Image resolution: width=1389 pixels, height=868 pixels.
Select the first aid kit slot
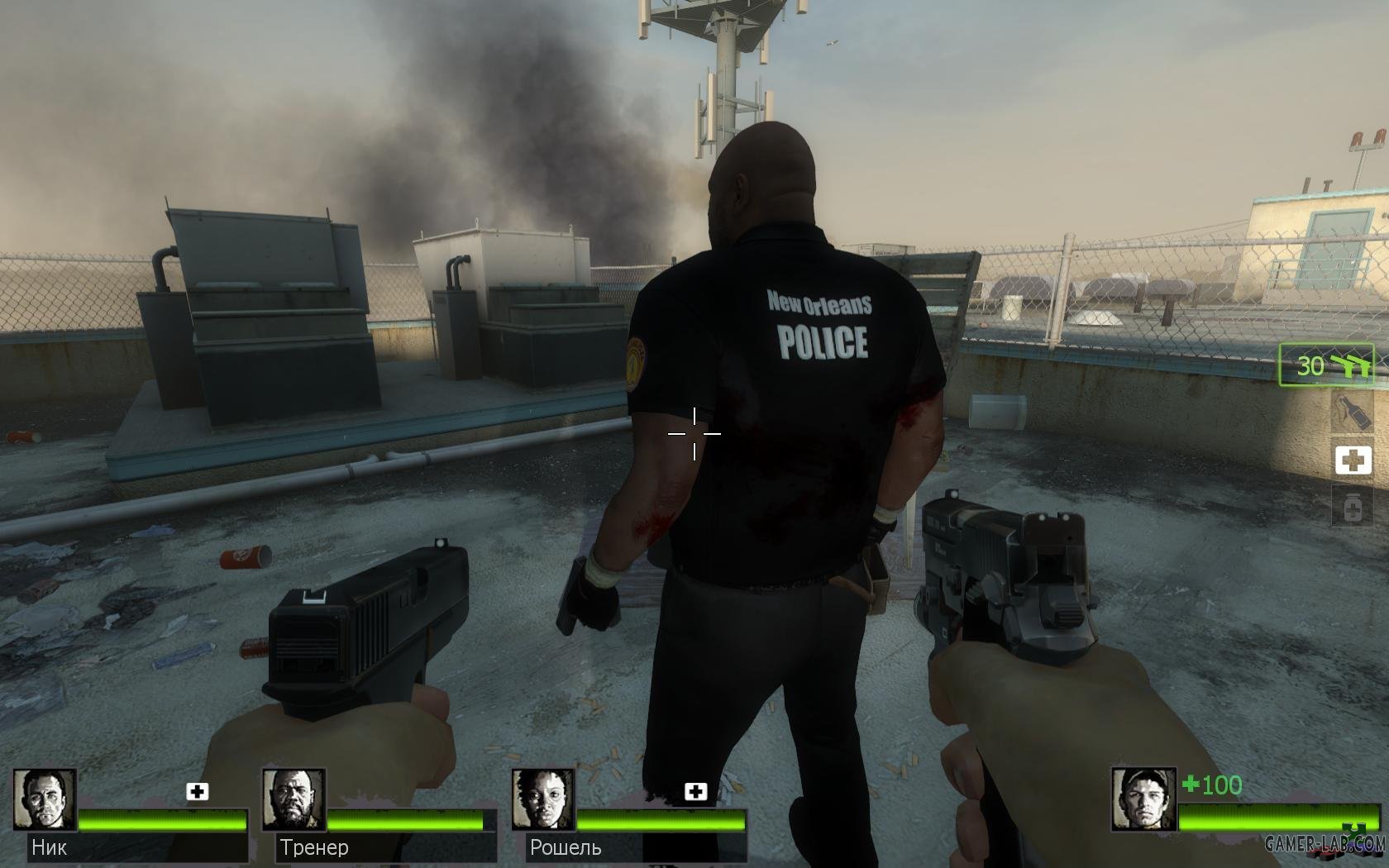pos(1353,460)
